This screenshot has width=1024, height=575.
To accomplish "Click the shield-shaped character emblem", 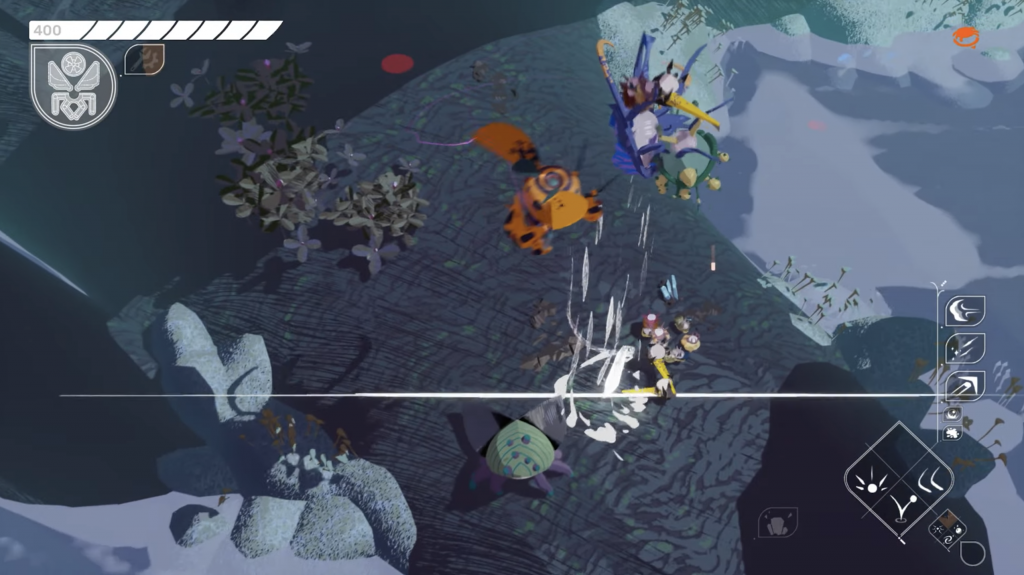I will coord(74,87).
